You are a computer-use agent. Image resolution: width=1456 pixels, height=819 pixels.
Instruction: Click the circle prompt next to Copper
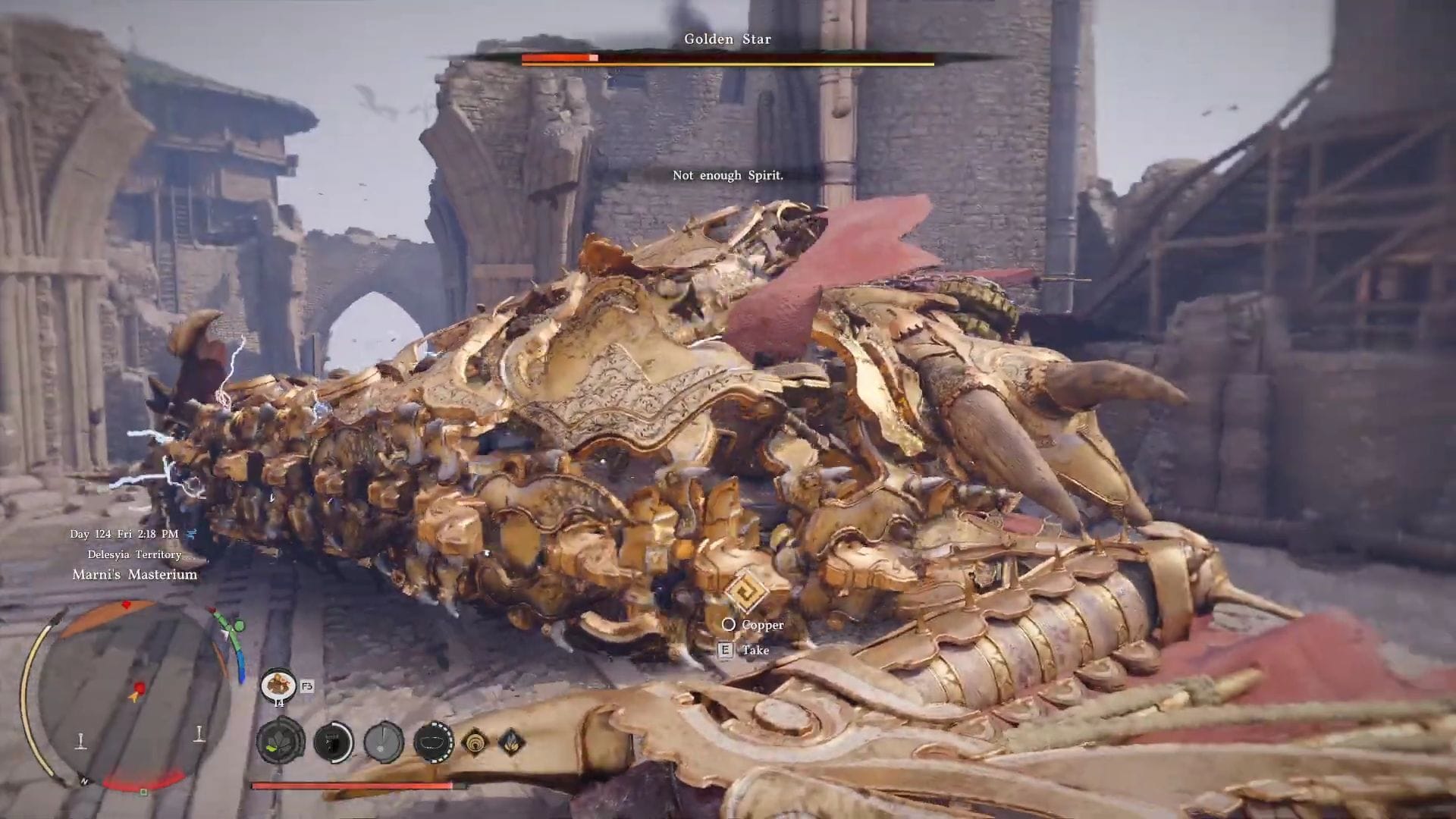pyautogui.click(x=730, y=625)
